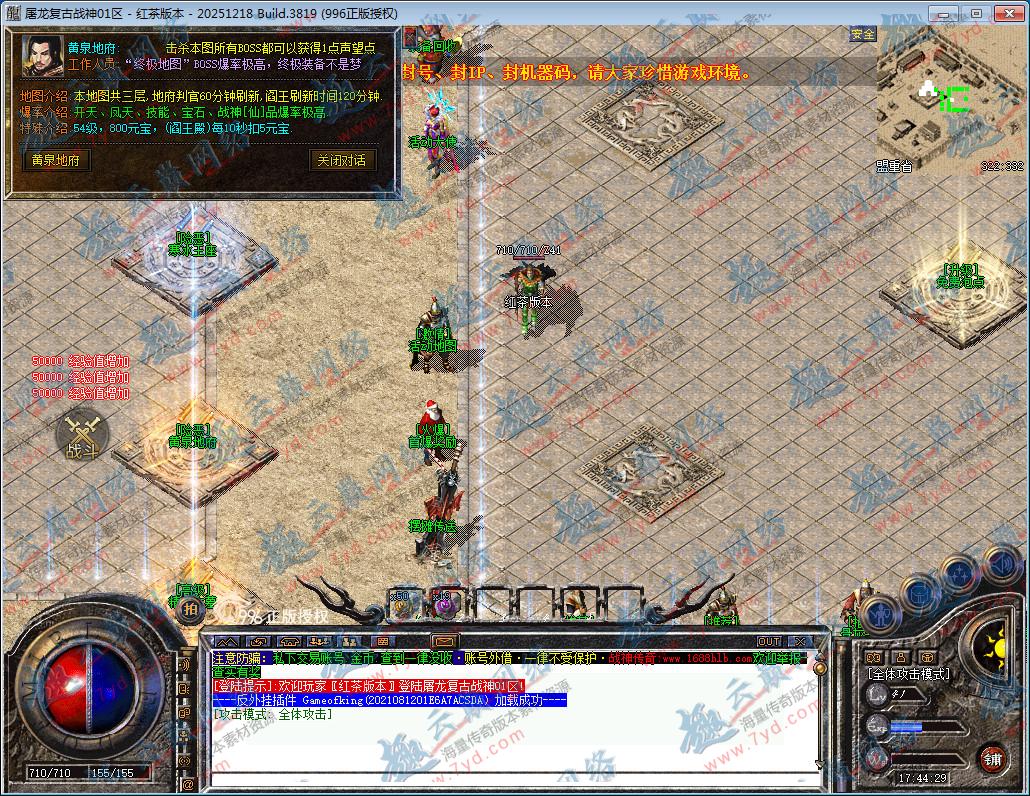Click the OUT button on chat bar

tap(768, 641)
